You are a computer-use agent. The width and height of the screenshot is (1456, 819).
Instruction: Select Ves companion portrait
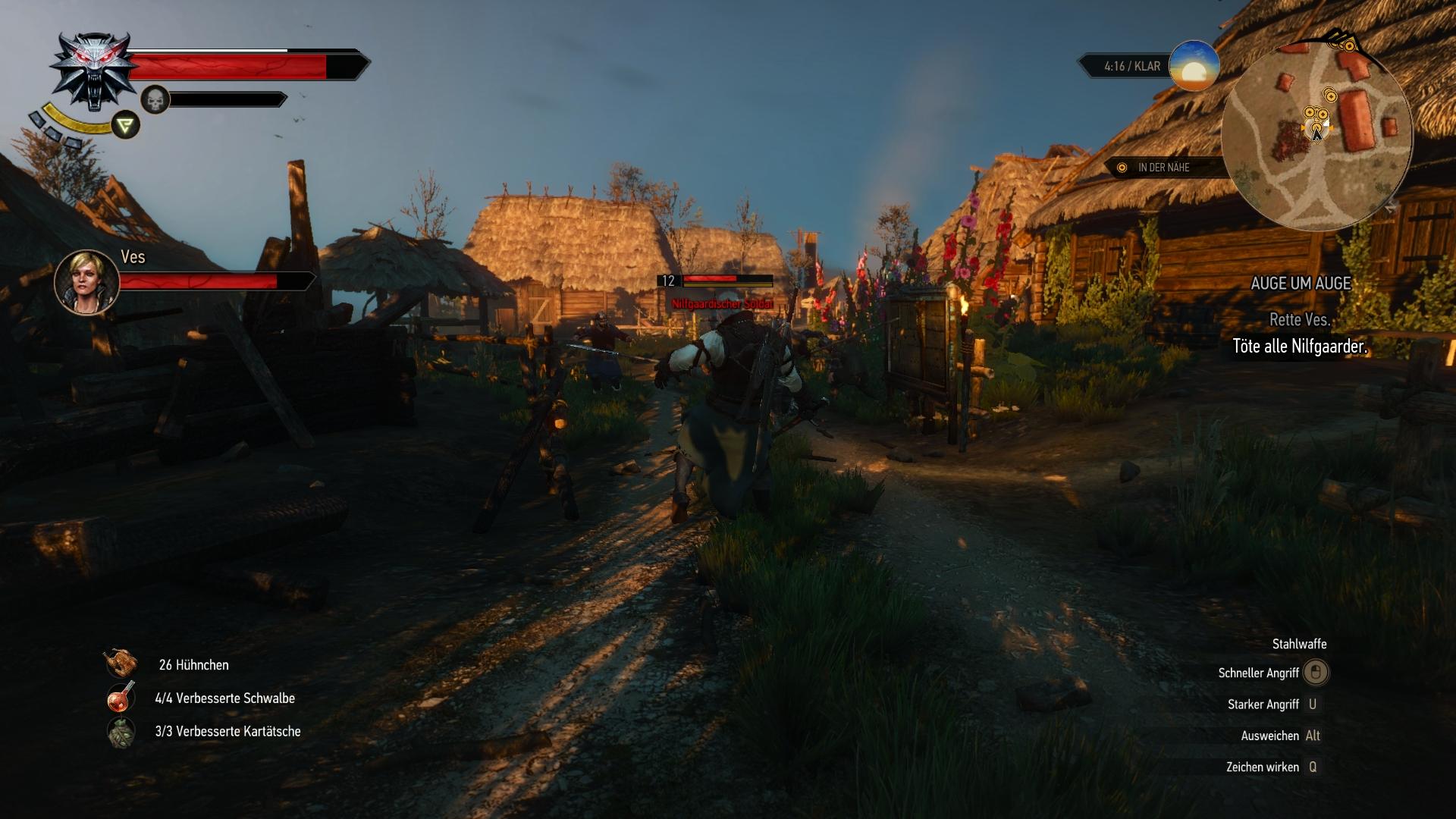coord(86,281)
